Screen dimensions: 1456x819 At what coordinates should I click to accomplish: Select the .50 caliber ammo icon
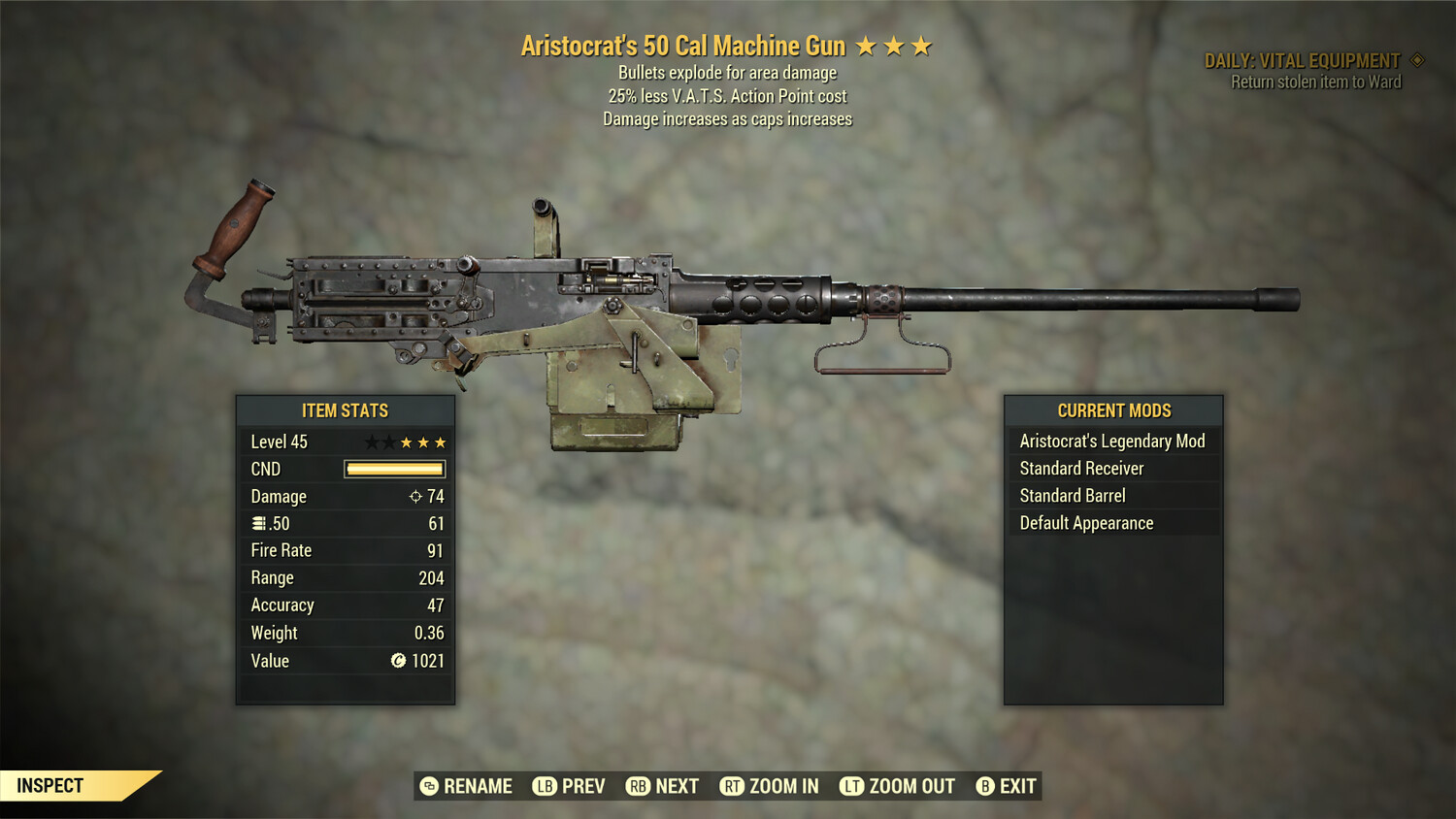[258, 523]
